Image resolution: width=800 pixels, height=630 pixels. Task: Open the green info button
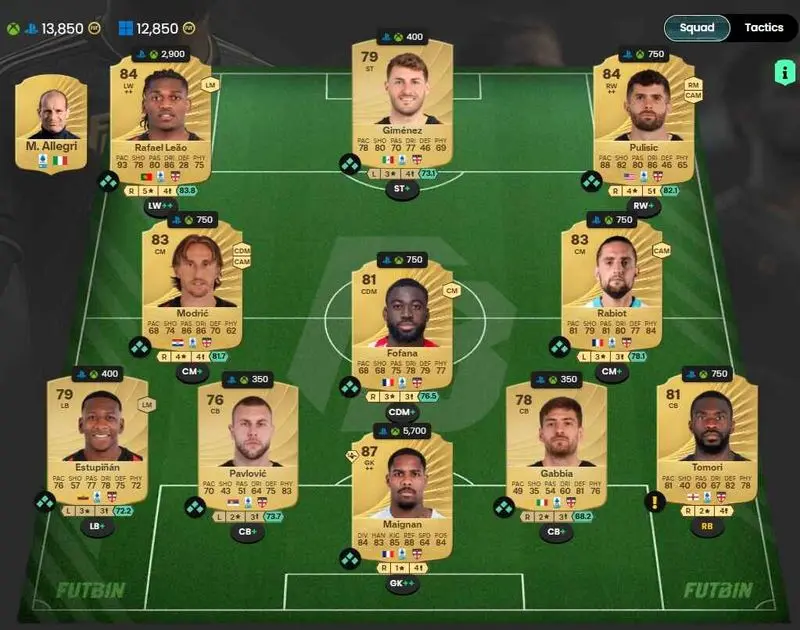[783, 73]
